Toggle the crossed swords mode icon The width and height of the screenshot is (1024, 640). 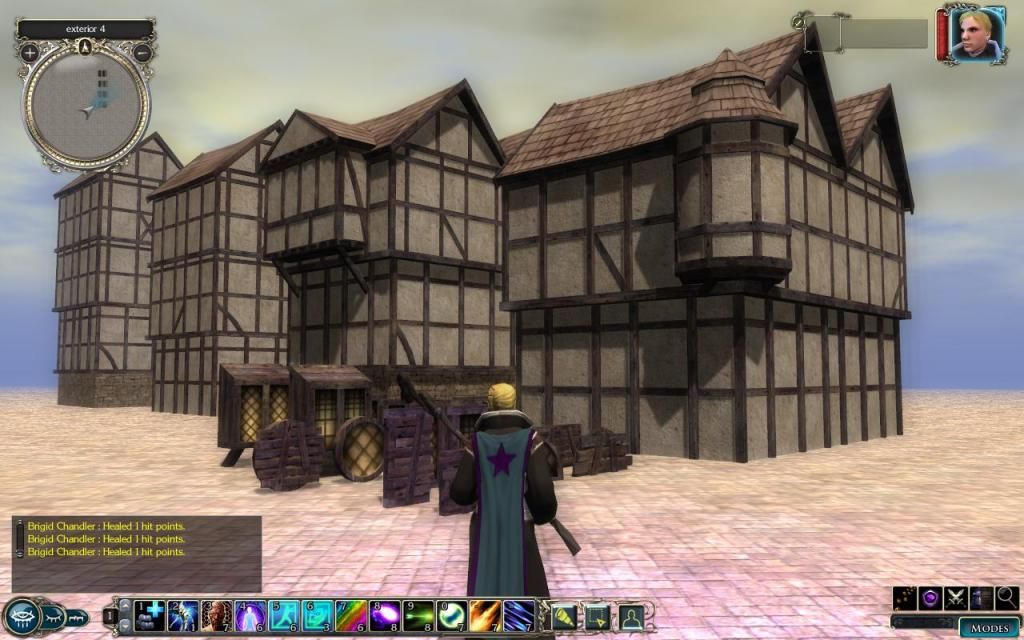956,598
